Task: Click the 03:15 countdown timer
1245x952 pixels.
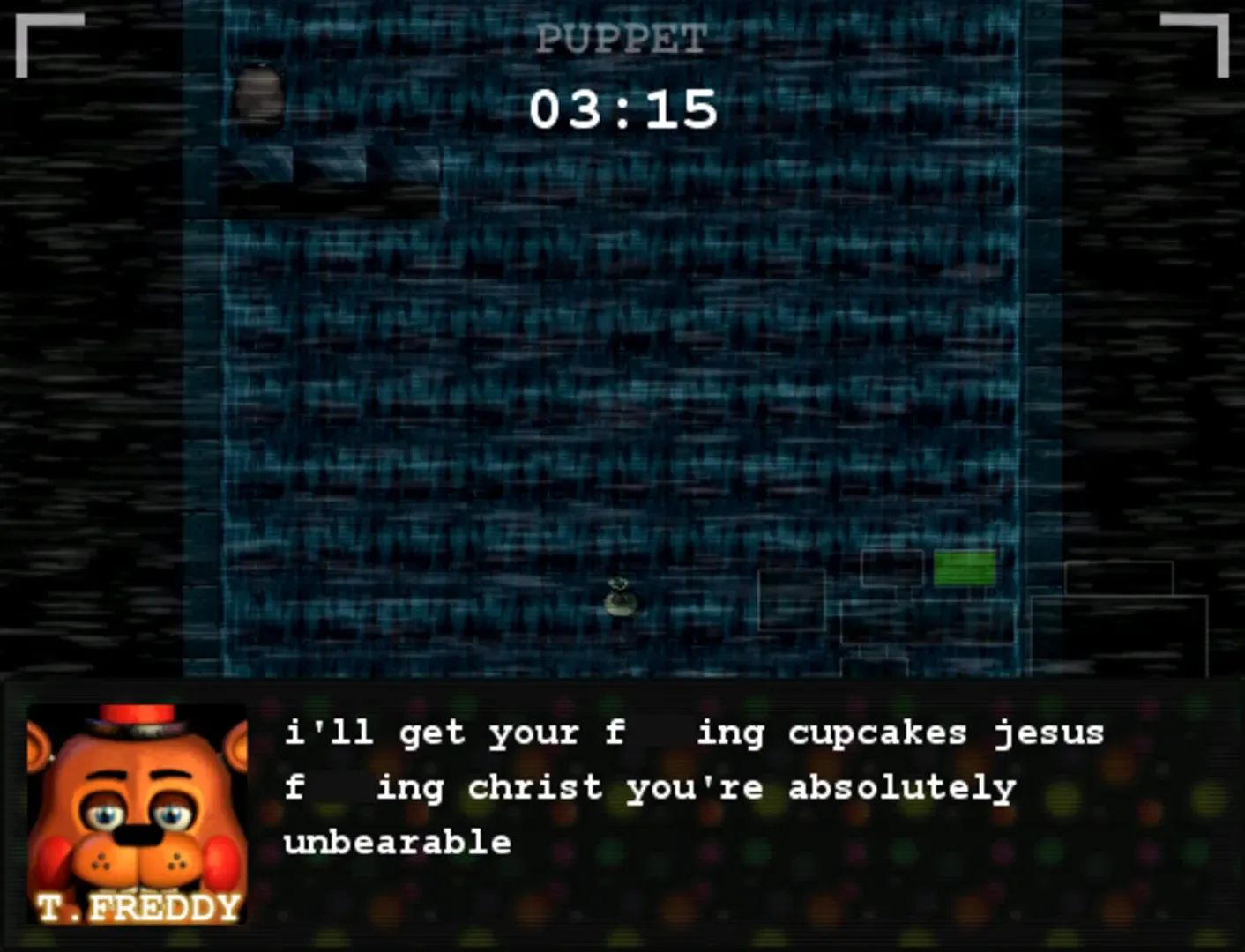Action: click(622, 108)
